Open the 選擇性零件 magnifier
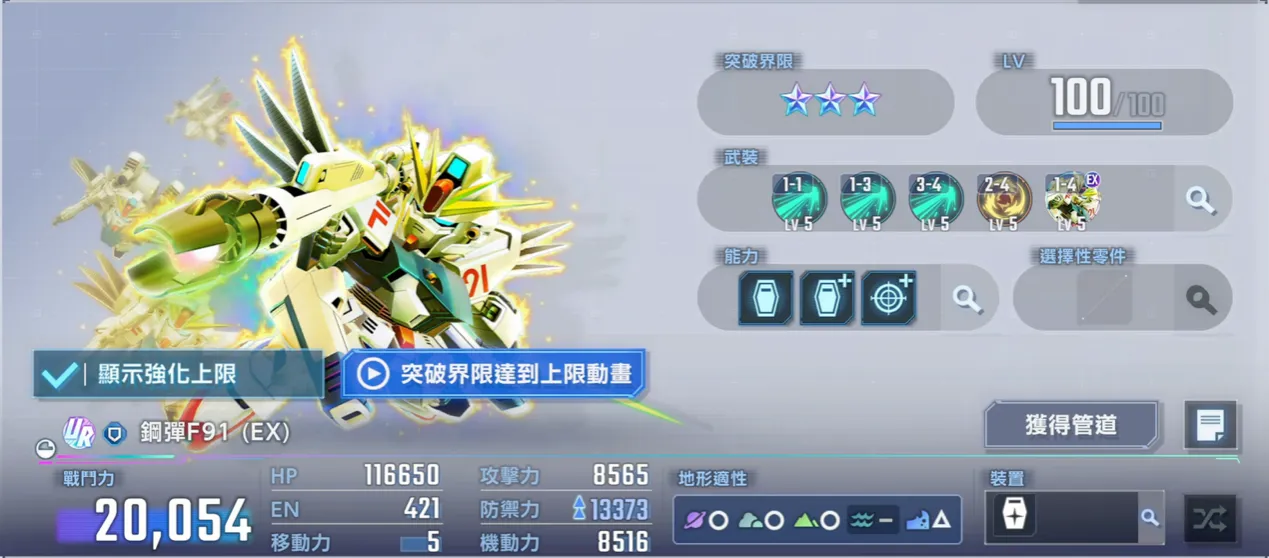The height and width of the screenshot is (558, 1269). (x=1200, y=298)
